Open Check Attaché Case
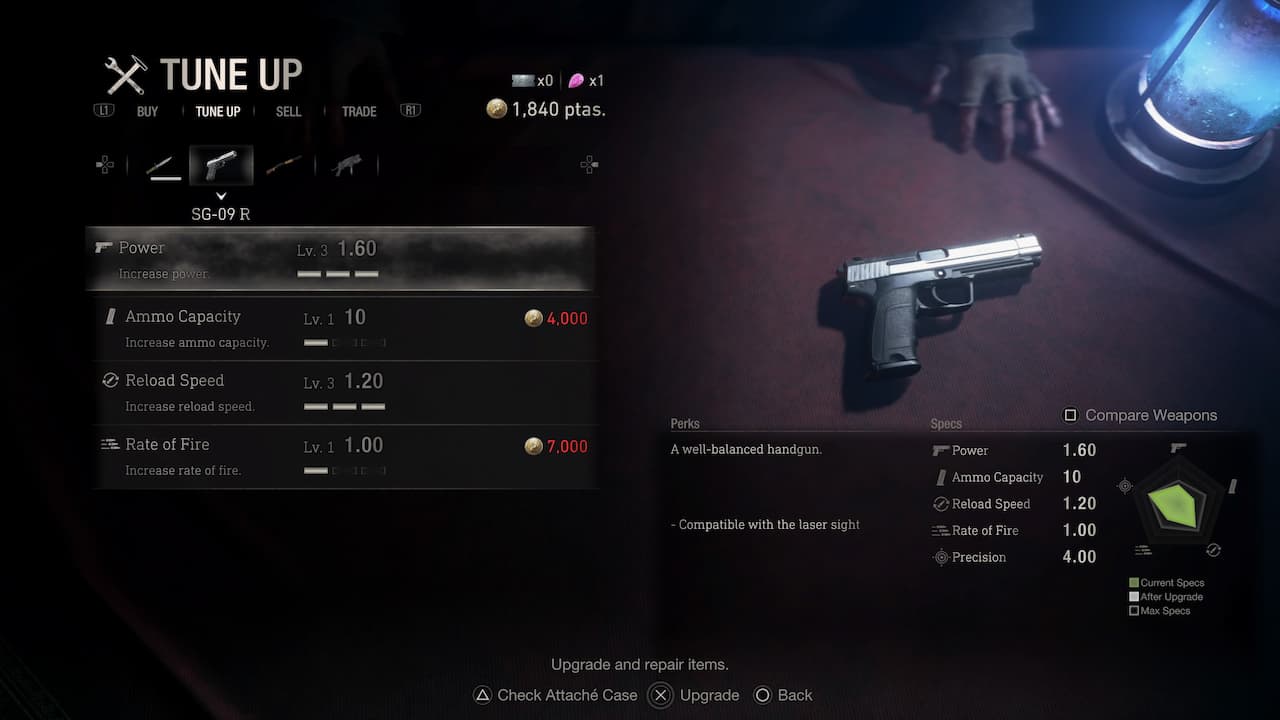This screenshot has width=1280, height=720. pyautogui.click(x=555, y=695)
